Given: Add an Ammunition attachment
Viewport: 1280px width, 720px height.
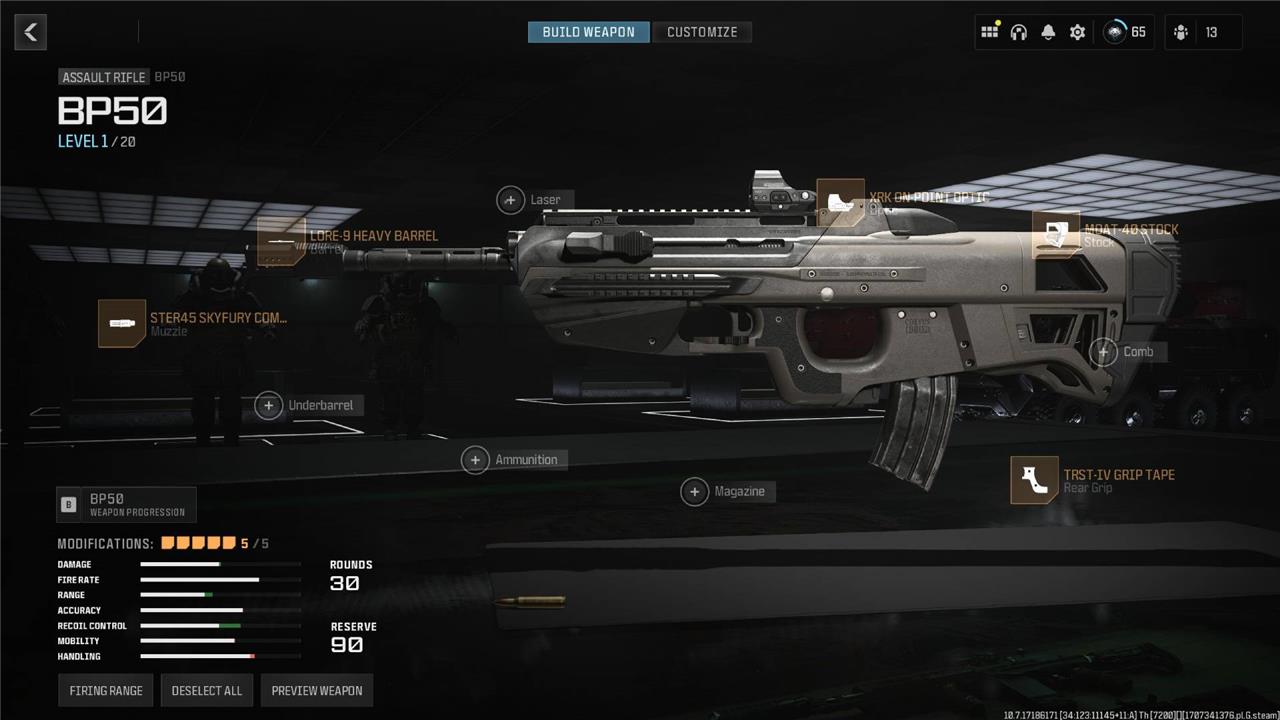Looking at the screenshot, I should click(x=475, y=460).
